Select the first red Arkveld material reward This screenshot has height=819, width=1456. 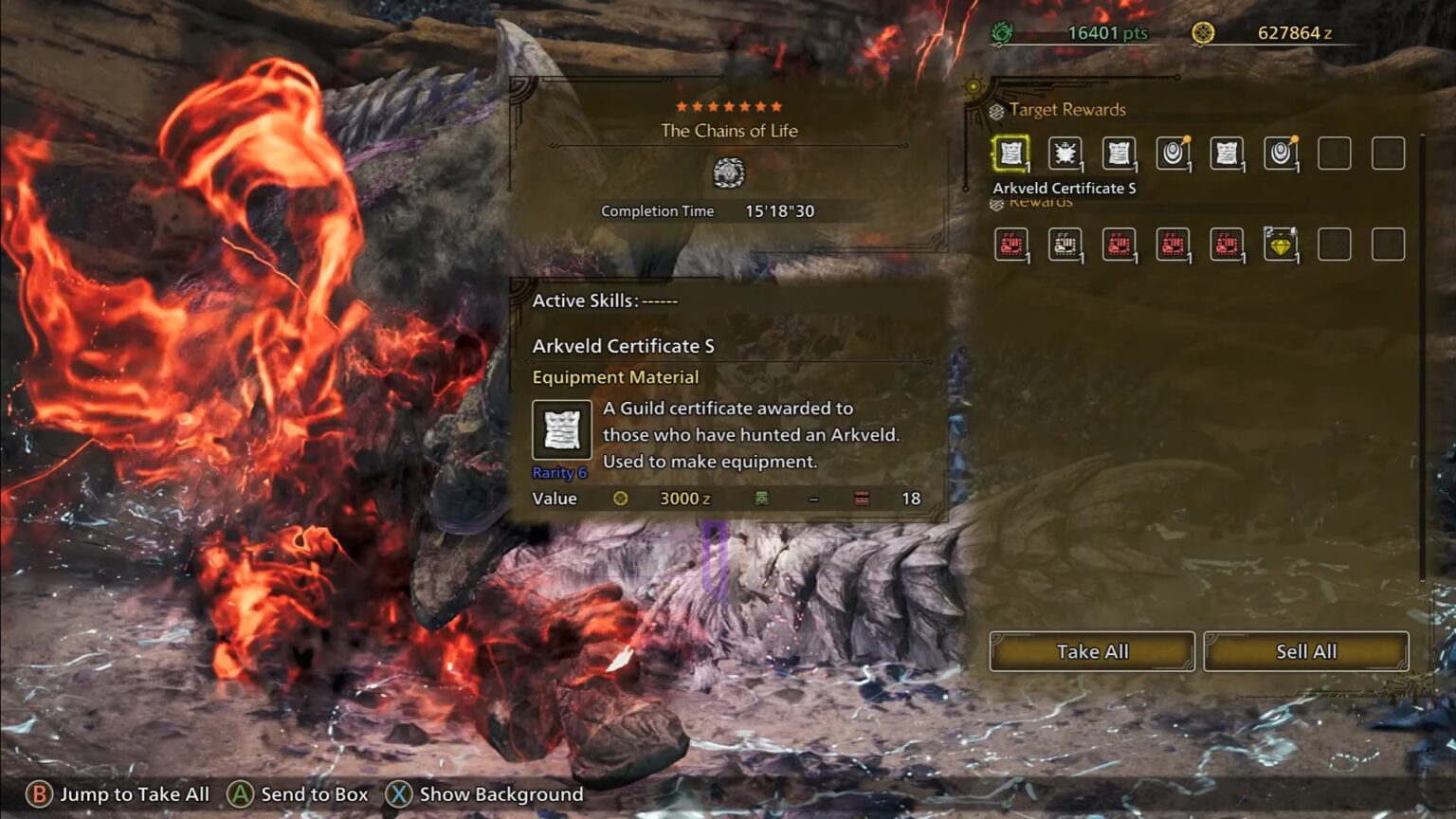tap(1010, 244)
